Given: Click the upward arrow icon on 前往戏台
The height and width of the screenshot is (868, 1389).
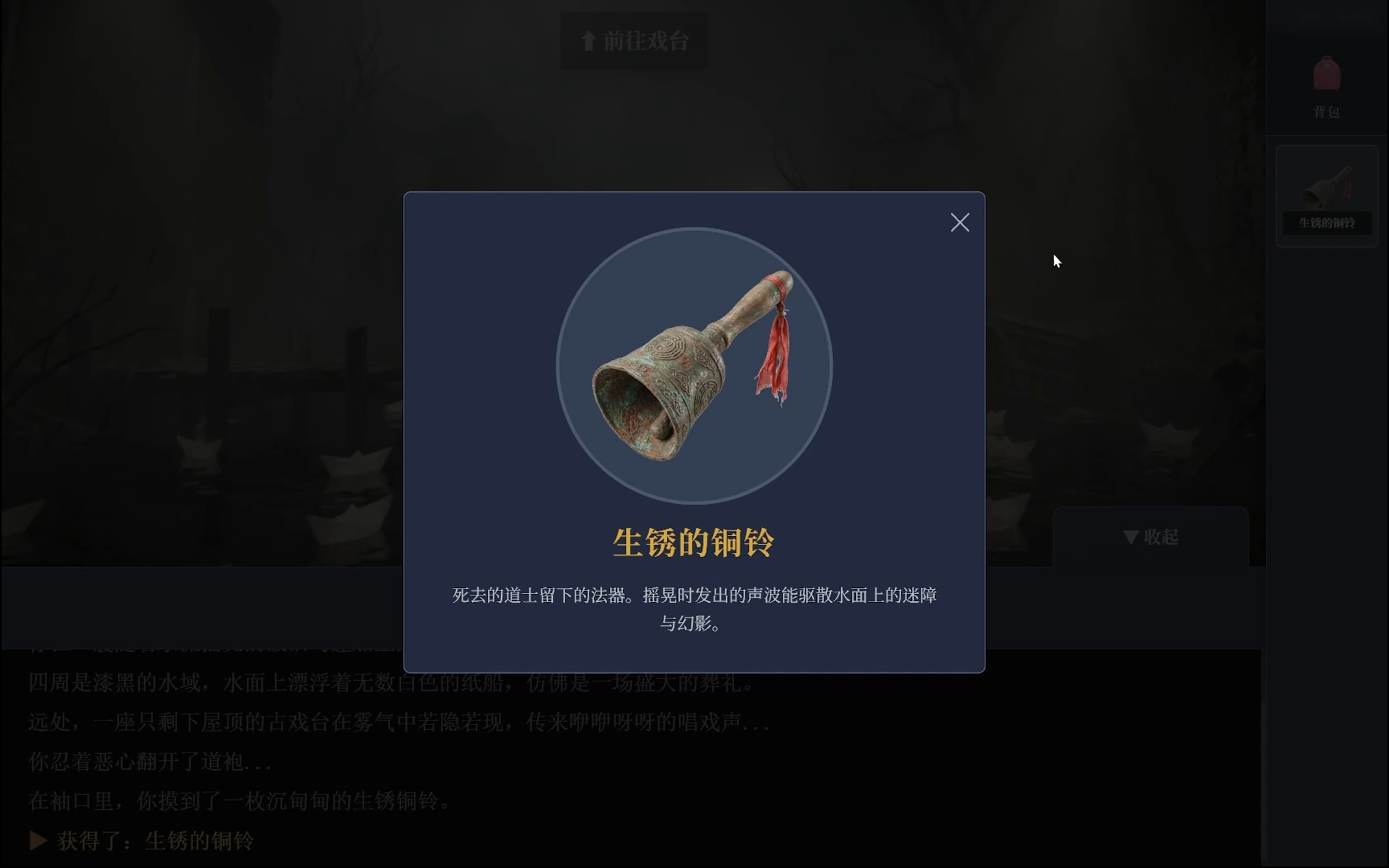Looking at the screenshot, I should (x=588, y=40).
